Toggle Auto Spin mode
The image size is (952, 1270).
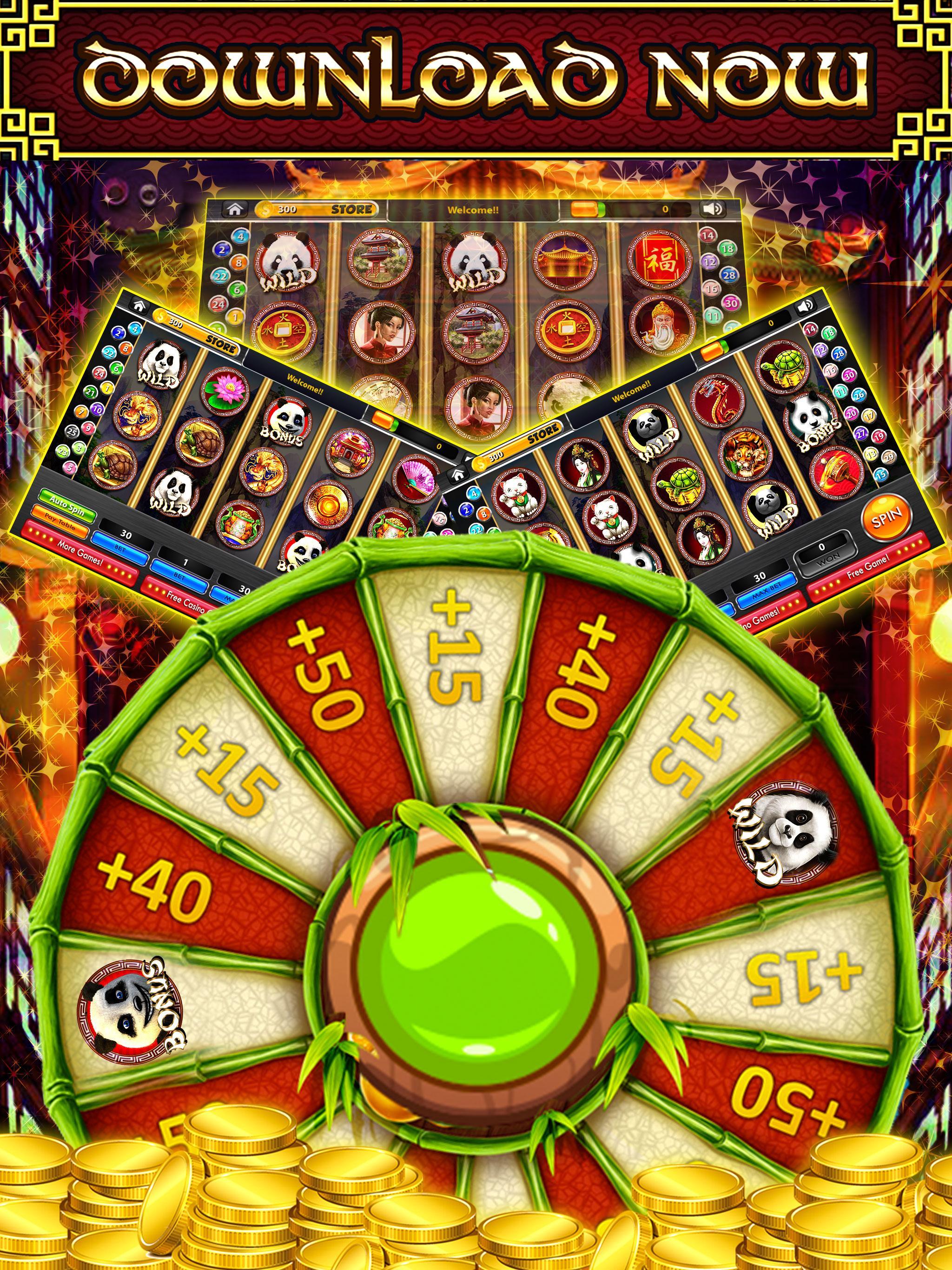point(67,506)
